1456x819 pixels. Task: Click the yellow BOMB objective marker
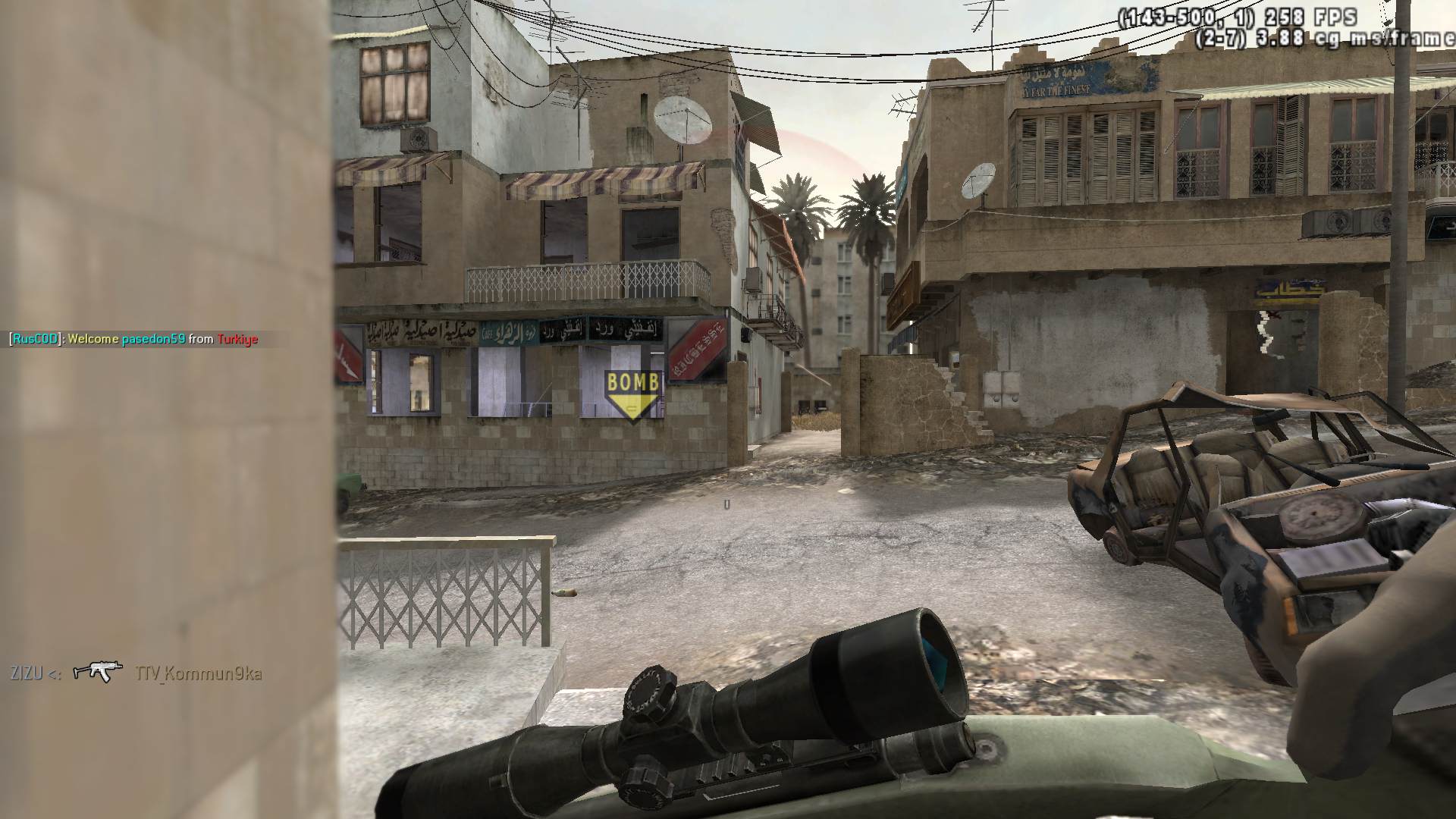click(633, 394)
